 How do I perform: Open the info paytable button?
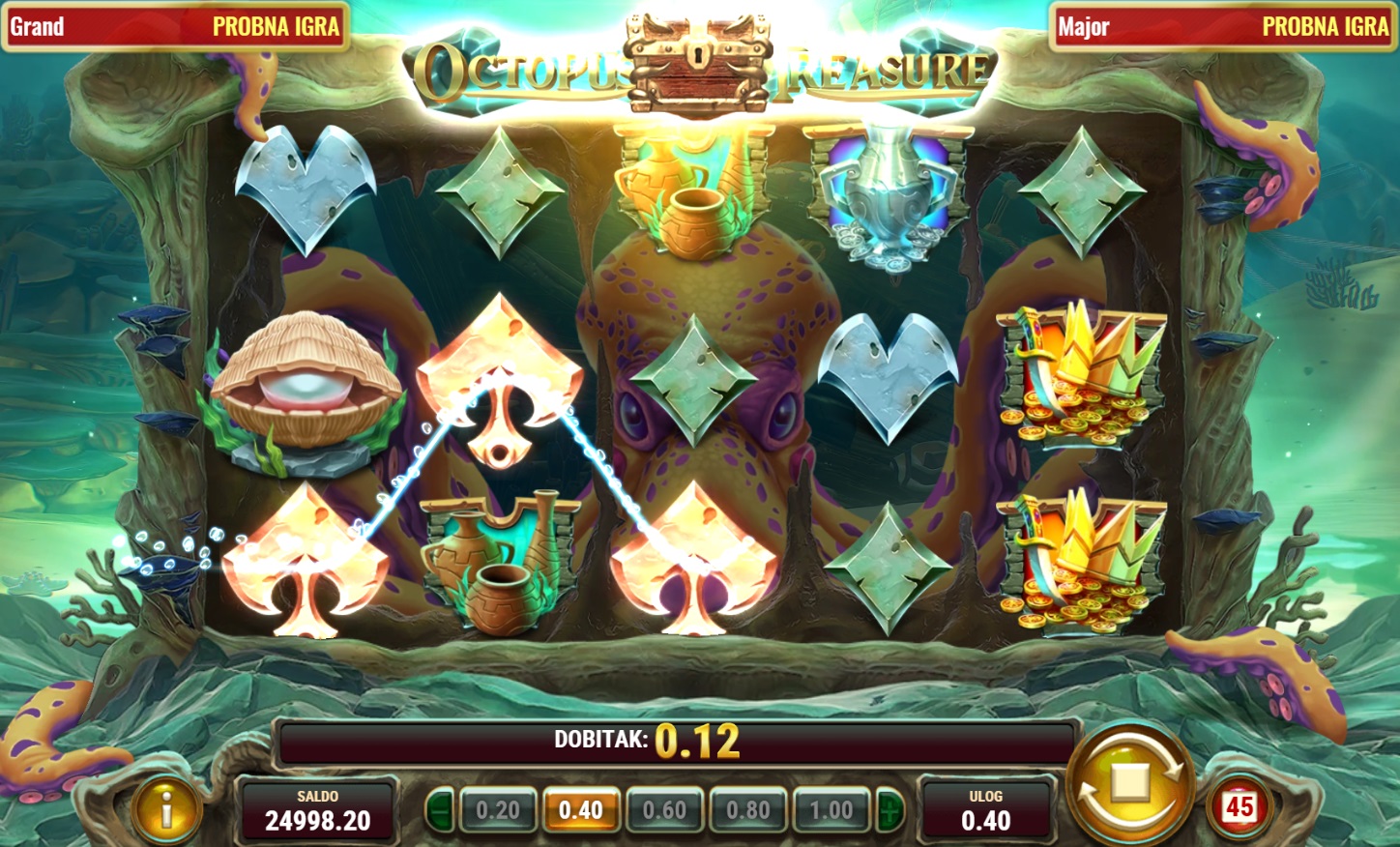coord(166,810)
